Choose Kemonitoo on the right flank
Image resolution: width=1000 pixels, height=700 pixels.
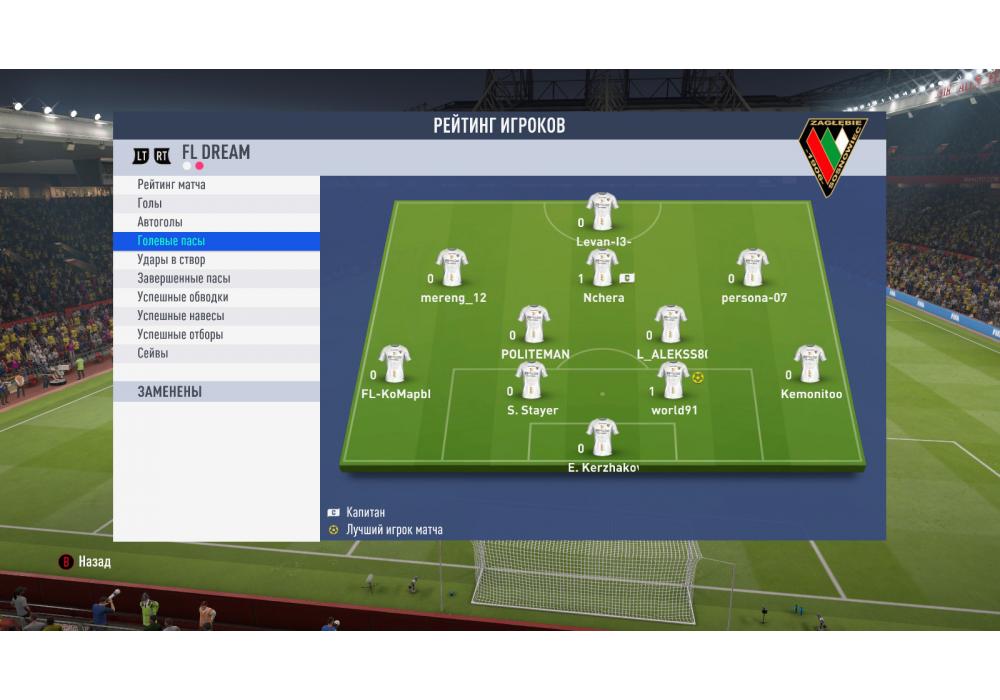coord(810,364)
